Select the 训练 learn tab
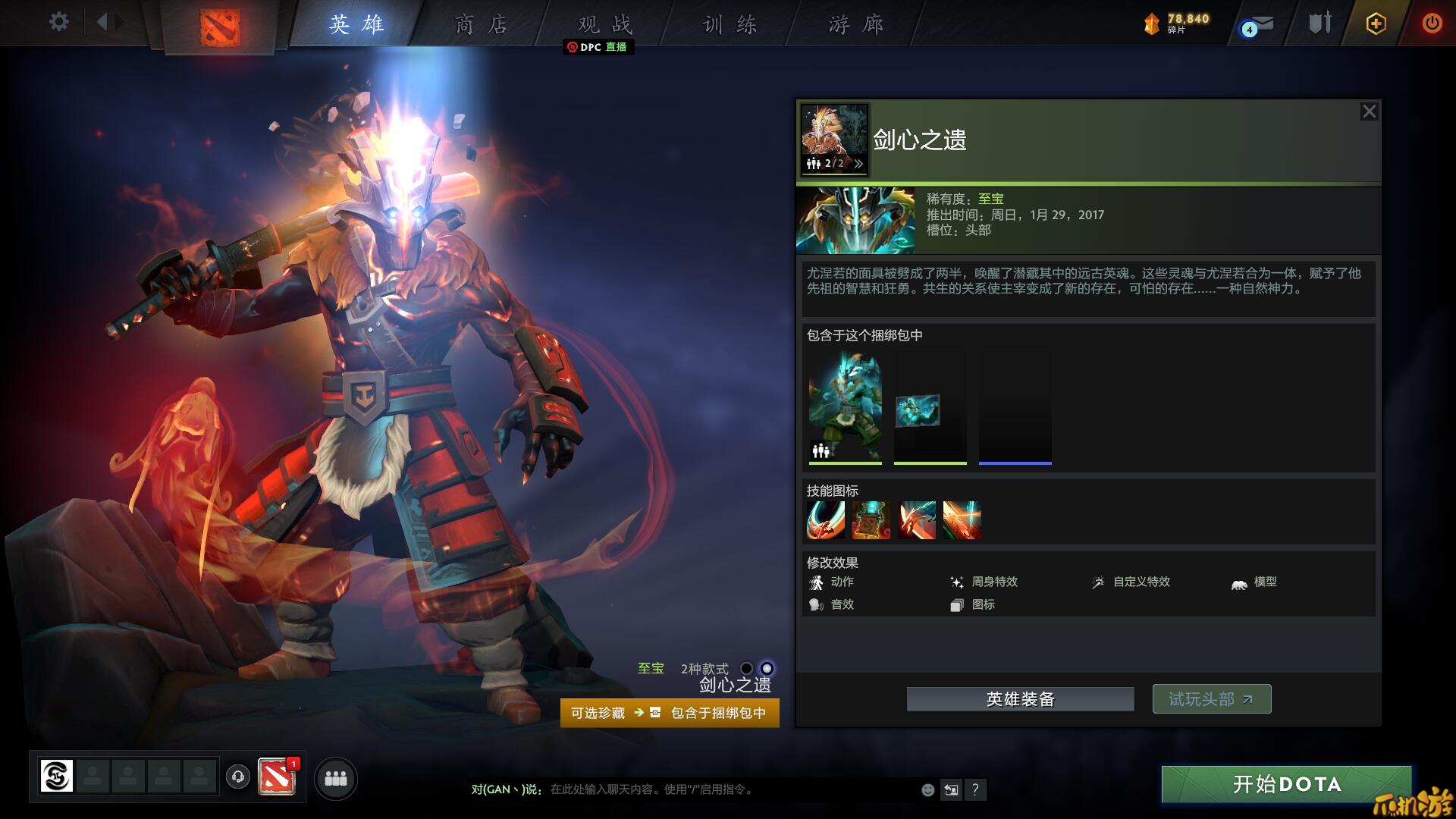1456x819 pixels. coord(730,24)
